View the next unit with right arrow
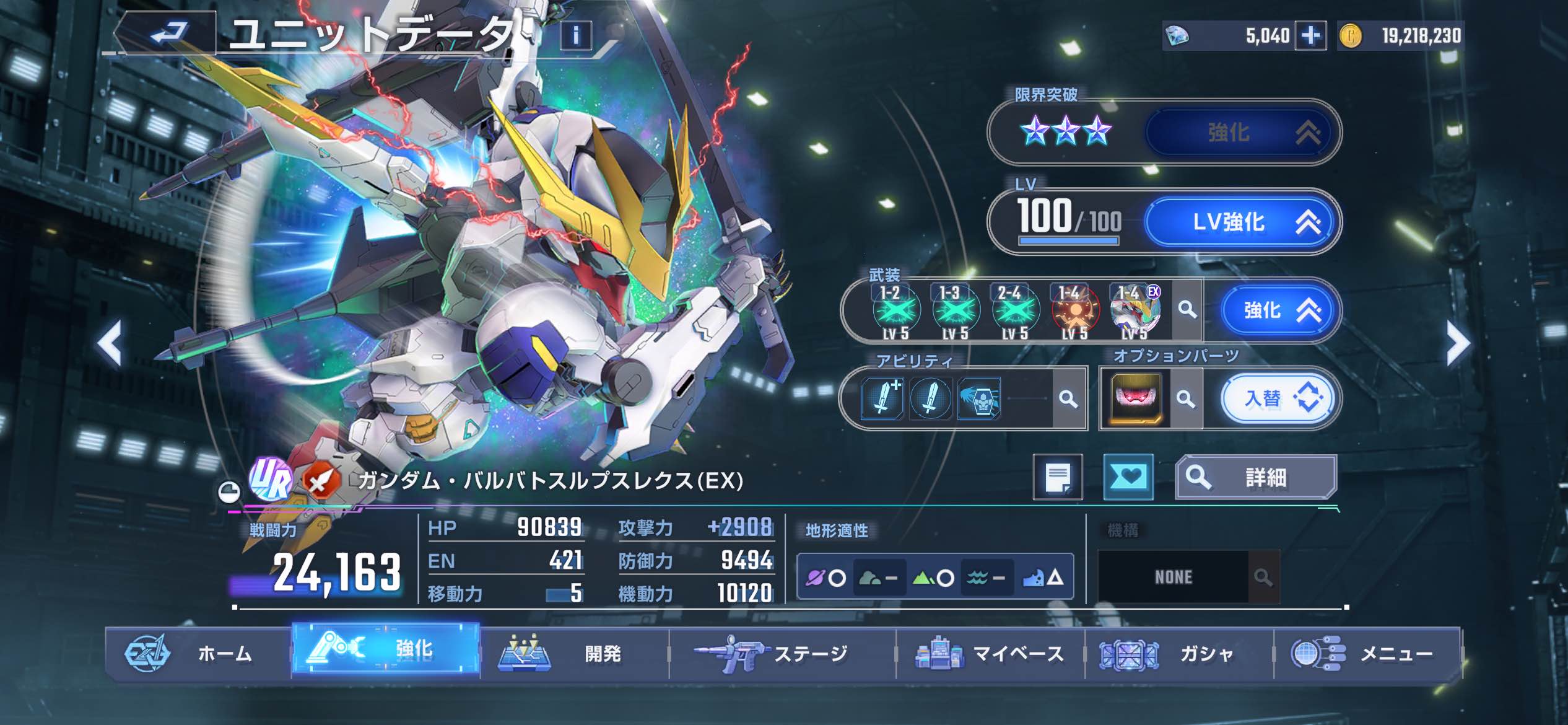The image size is (1568, 725). 1458,343
